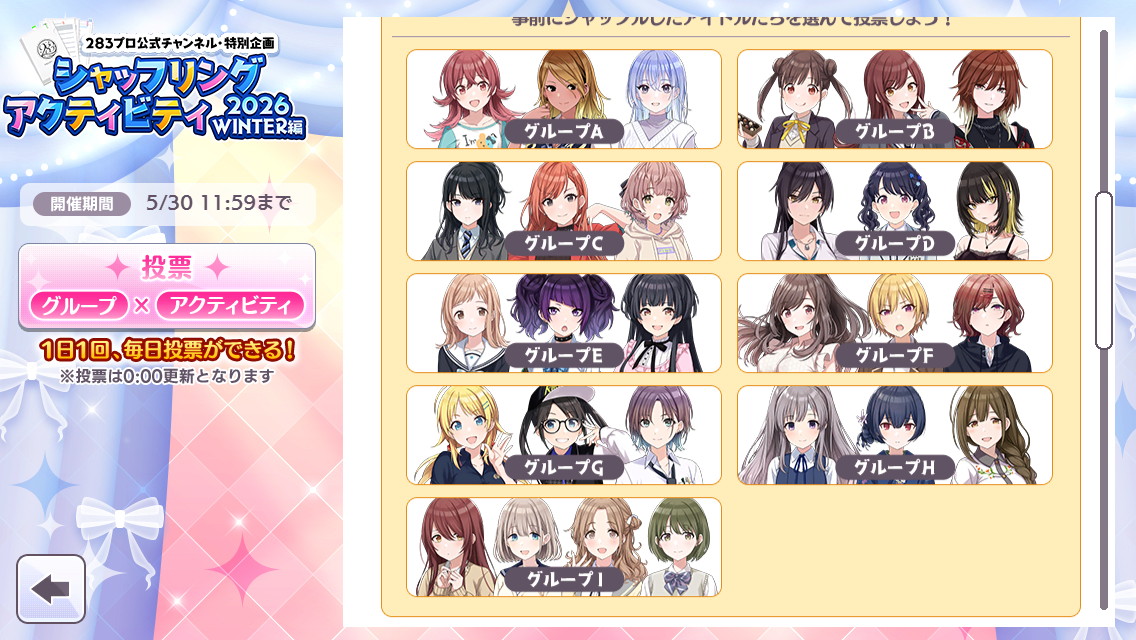
Task: Choose the グループI idol card
Action: (x=563, y=547)
